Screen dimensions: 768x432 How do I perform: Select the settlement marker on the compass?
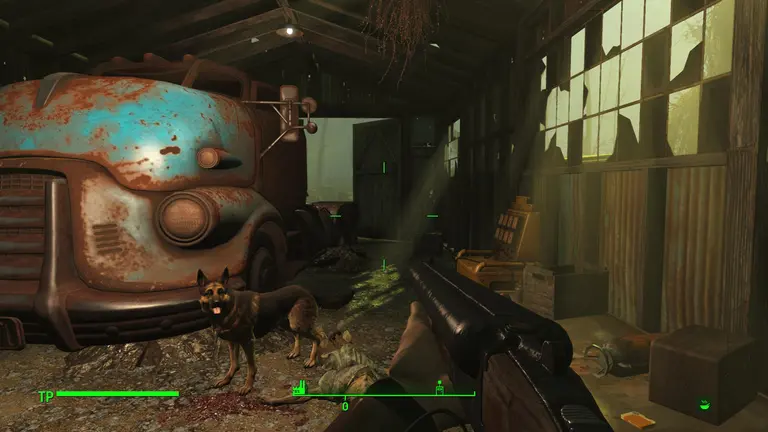[x=438, y=387]
